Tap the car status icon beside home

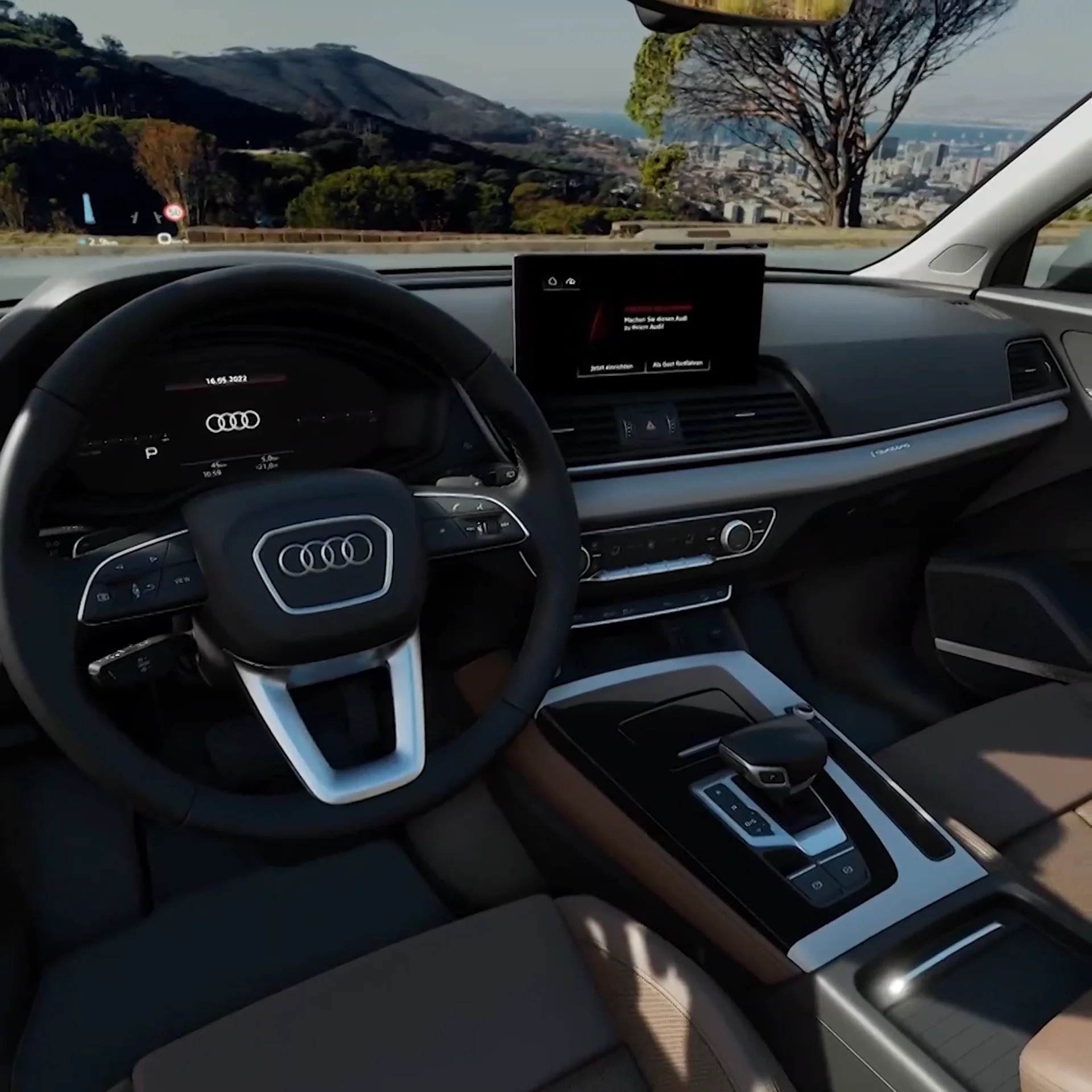[x=571, y=282]
